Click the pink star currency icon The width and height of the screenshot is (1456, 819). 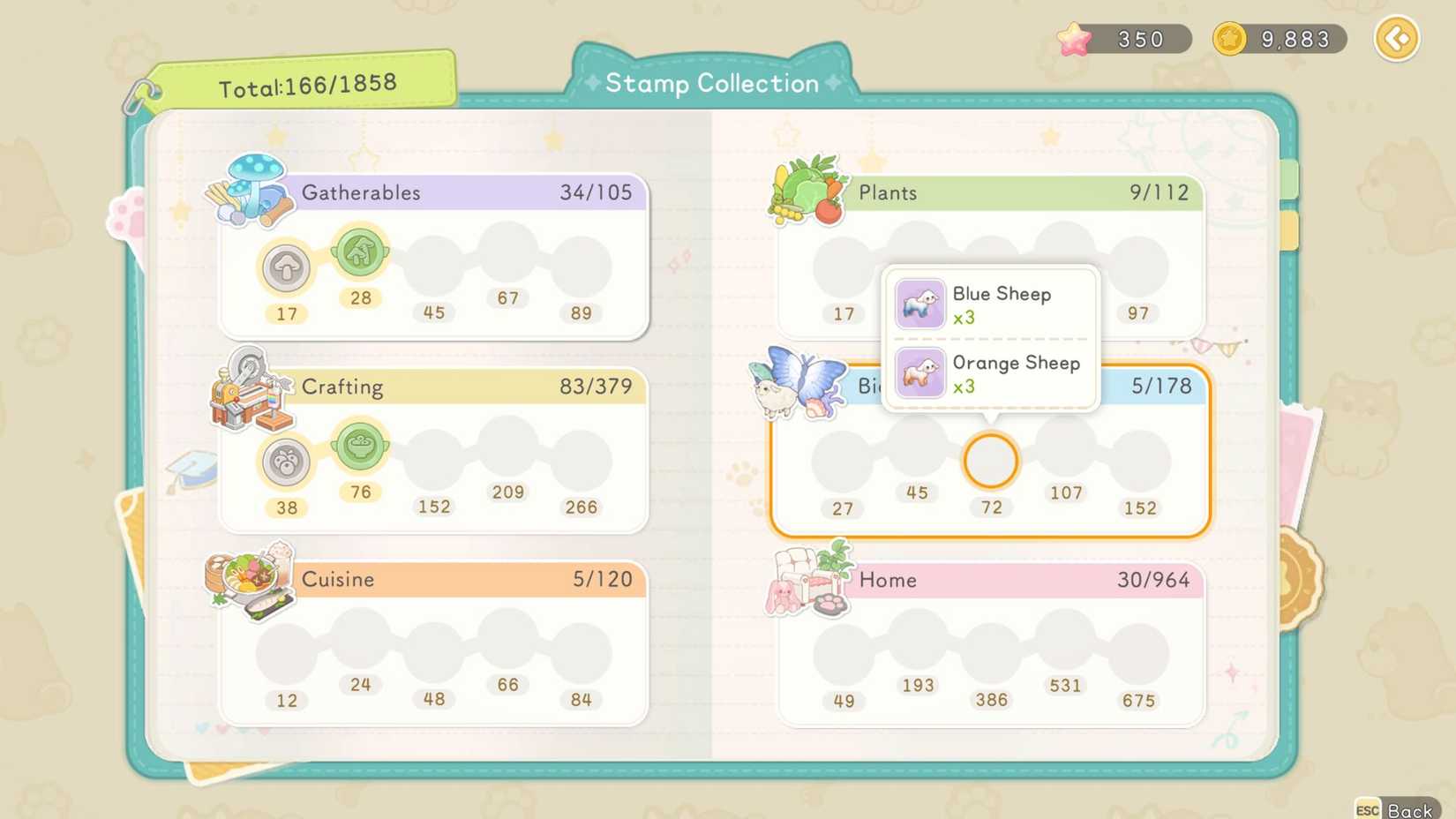click(x=1072, y=37)
